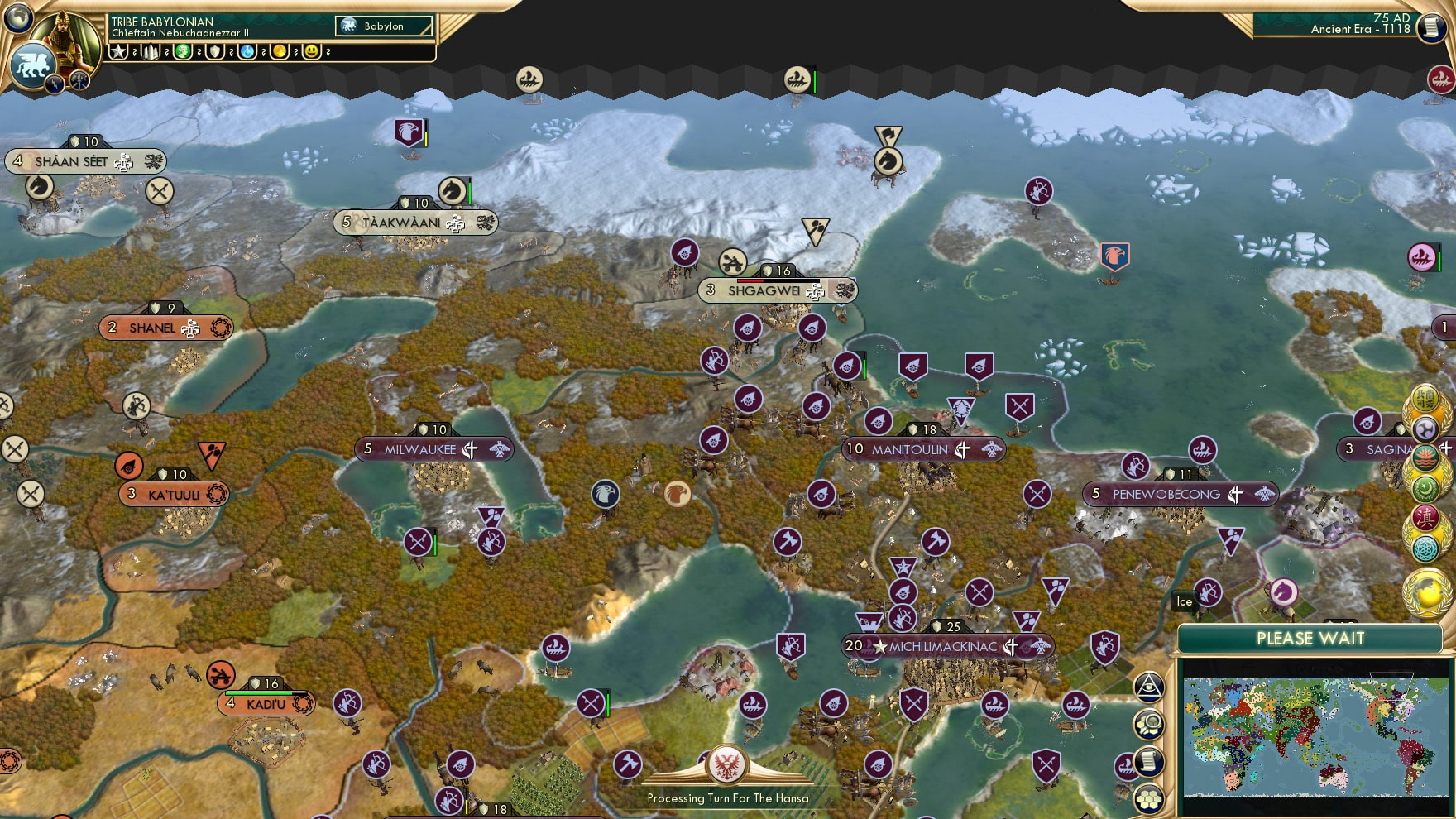Click the culture icon in the resource bar
1456x819 pixels.
(183, 52)
